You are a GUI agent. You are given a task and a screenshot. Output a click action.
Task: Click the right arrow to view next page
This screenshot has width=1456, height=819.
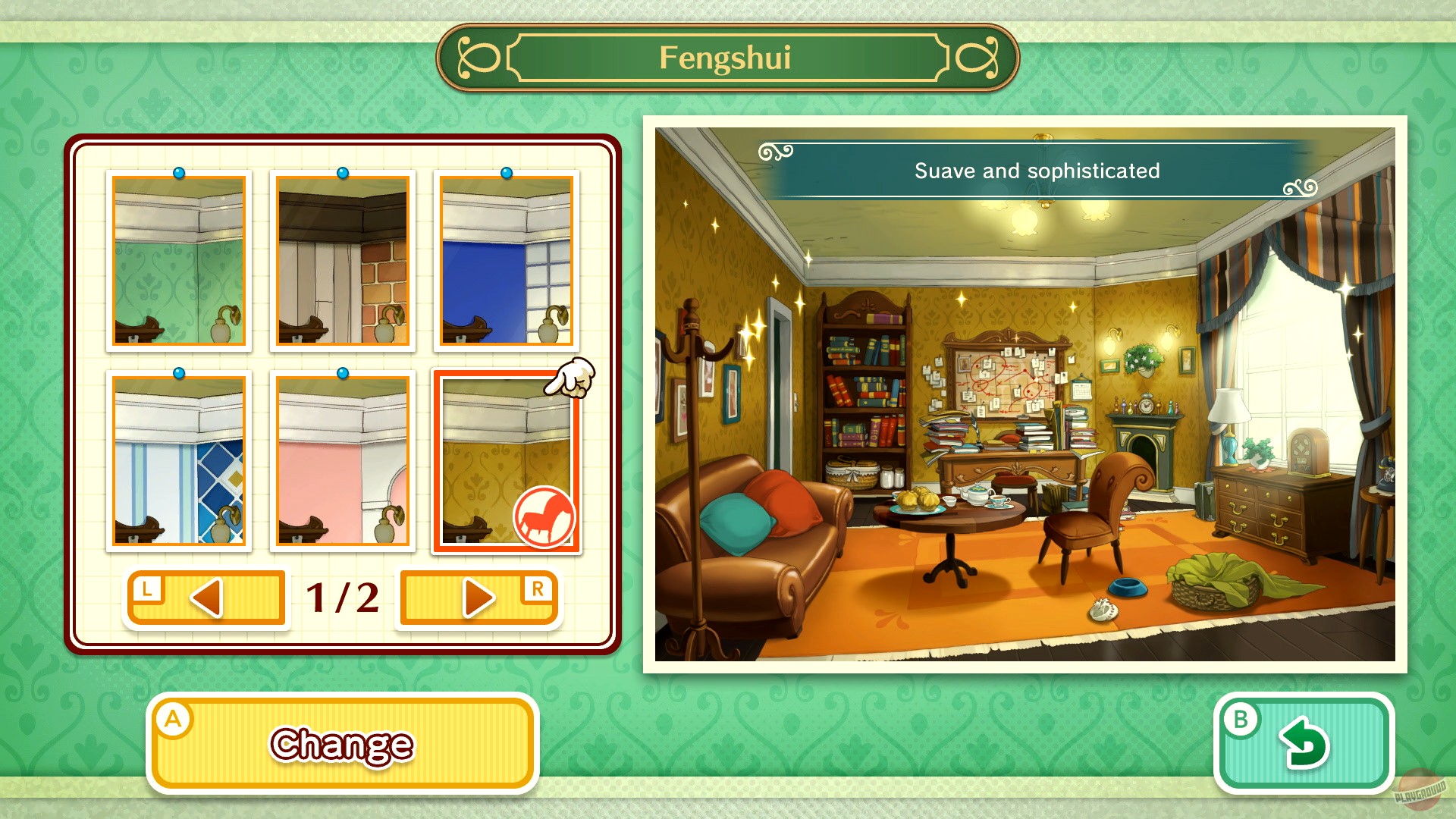pos(479,598)
